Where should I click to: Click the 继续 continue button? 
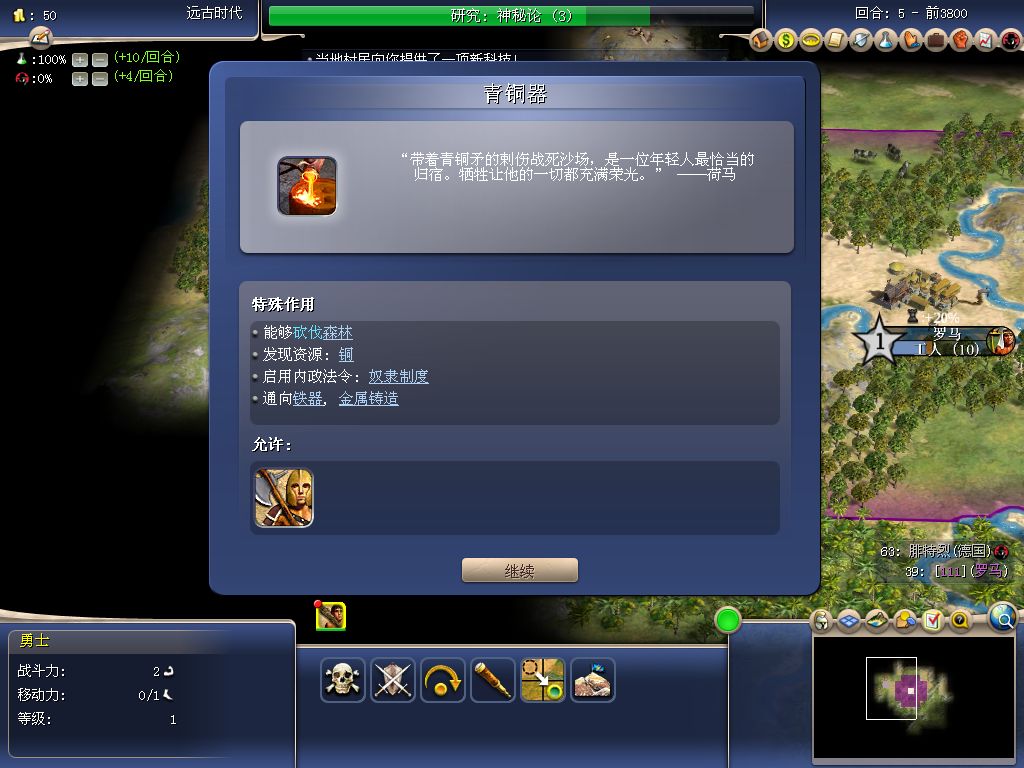[x=519, y=571]
